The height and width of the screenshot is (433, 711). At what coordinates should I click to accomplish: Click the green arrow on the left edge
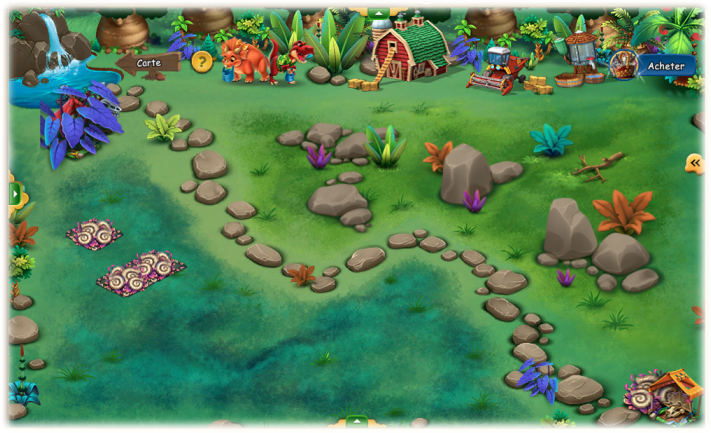(x=14, y=194)
